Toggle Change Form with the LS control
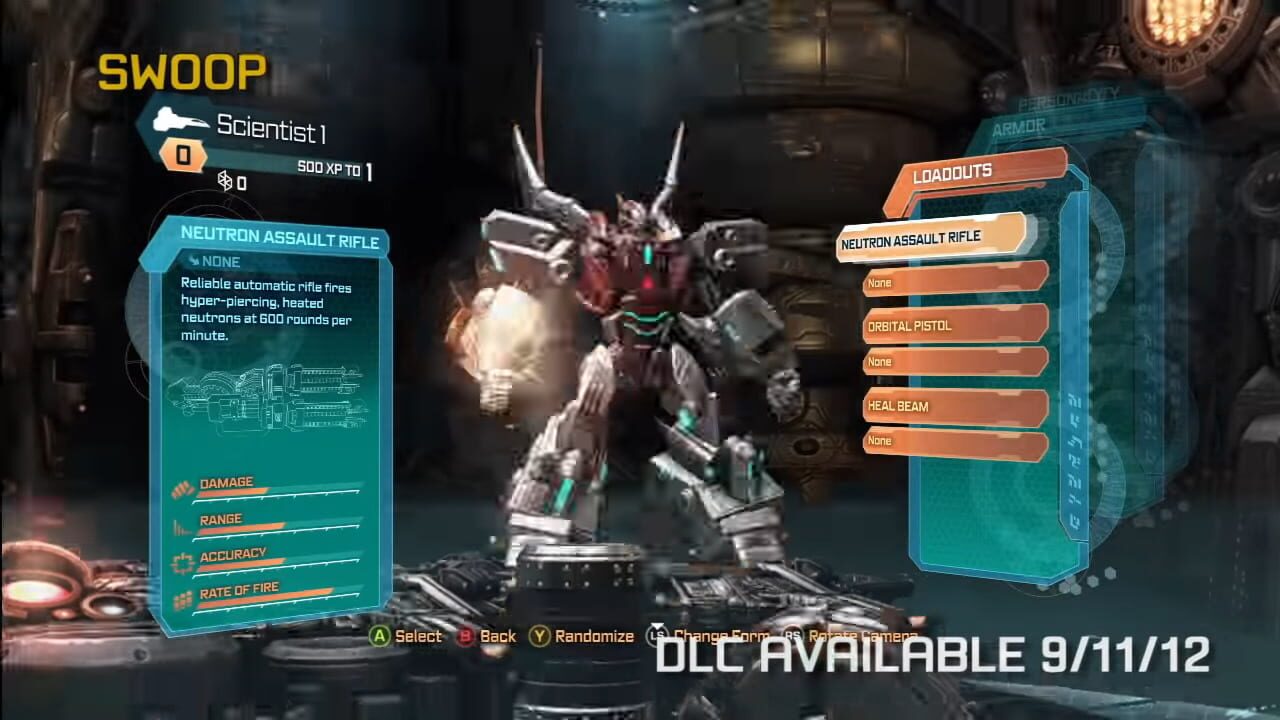This screenshot has height=720, width=1280. (655, 636)
